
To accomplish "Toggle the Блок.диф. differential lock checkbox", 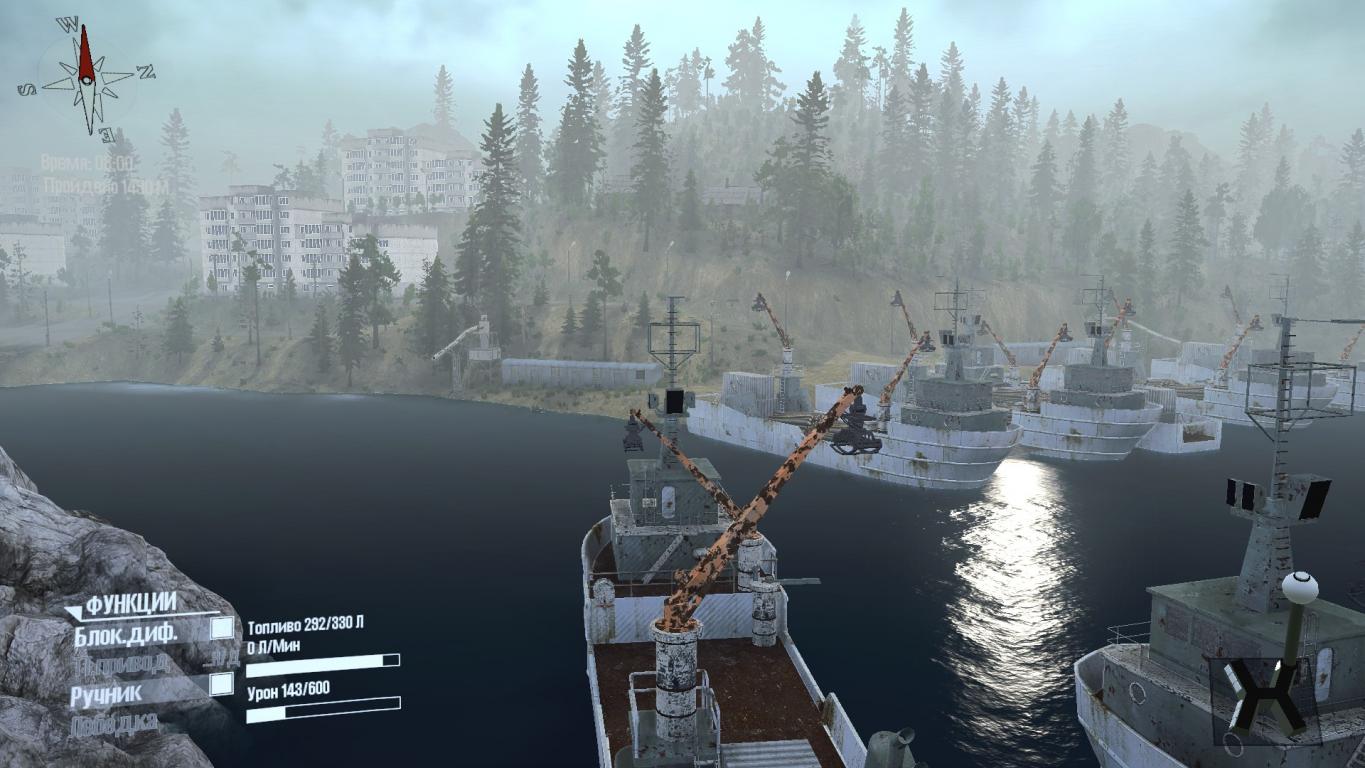I will click(x=222, y=628).
